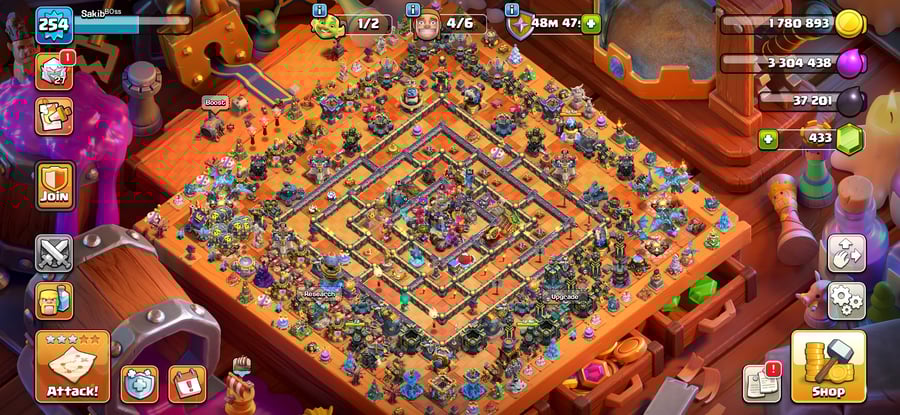
Task: Open the trophy icon showing 27
Action: point(54,71)
